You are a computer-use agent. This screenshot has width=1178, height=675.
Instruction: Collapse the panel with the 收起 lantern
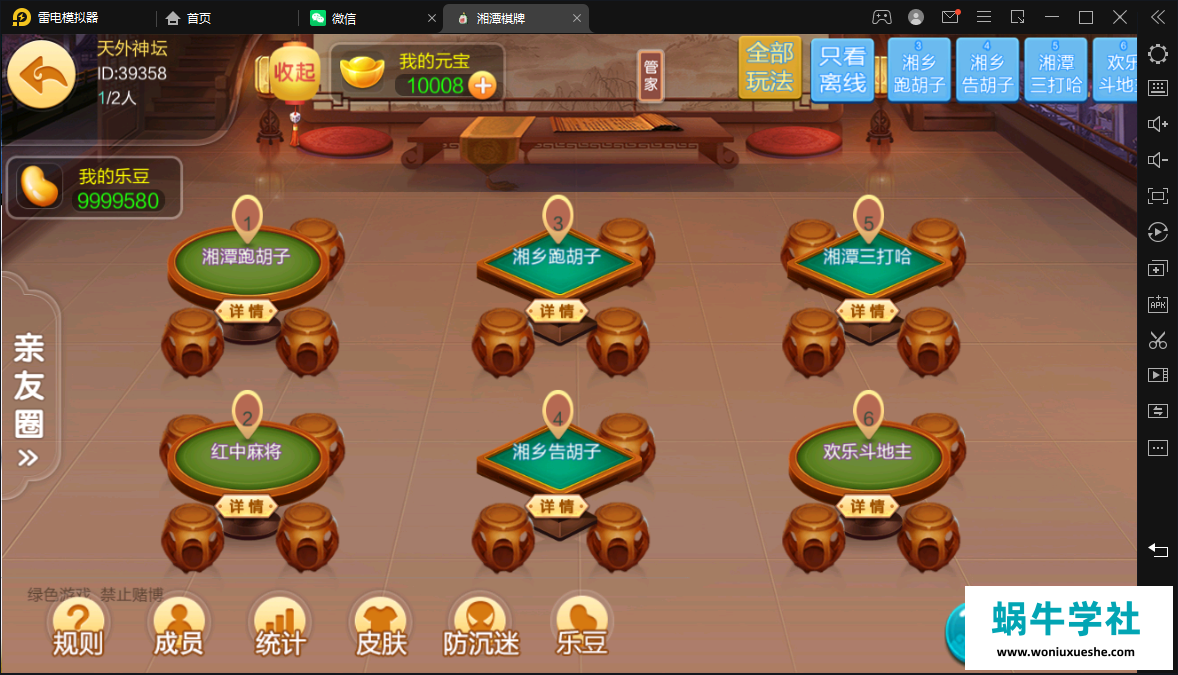coord(294,72)
